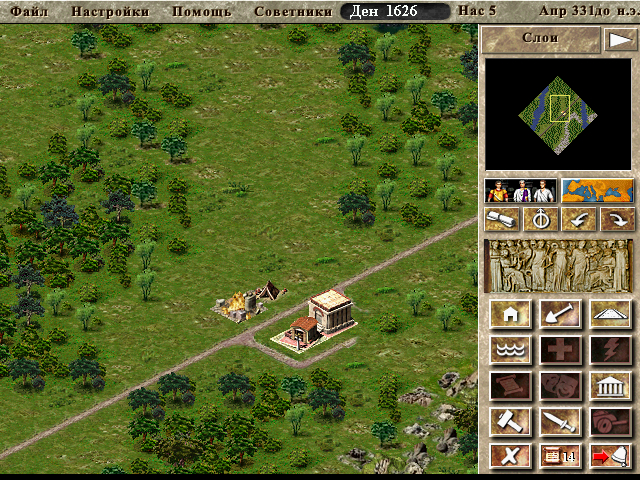The image size is (640, 480).
Task: Open the messages list button
Action: point(560,456)
